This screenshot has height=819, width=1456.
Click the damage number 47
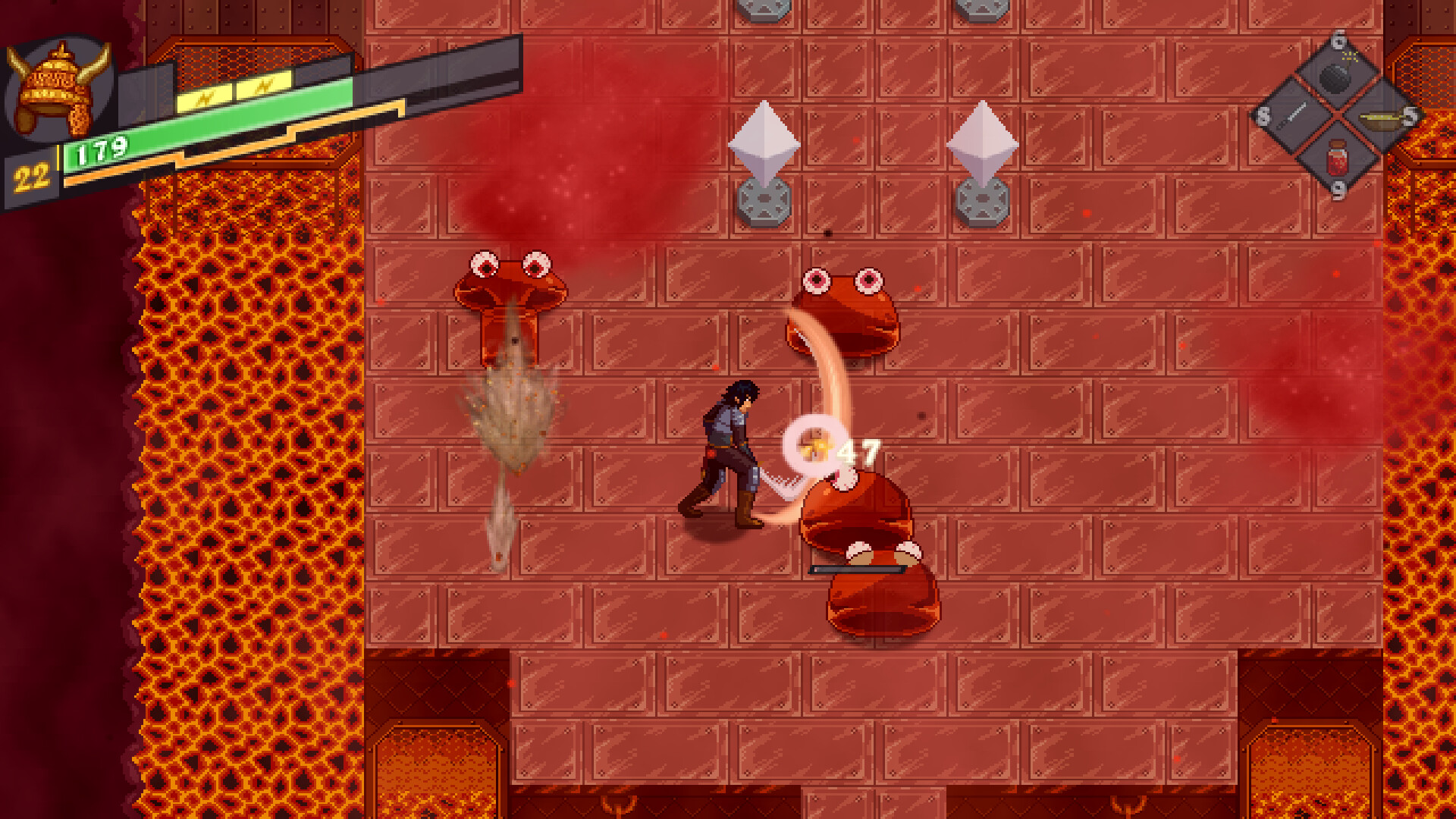point(855,453)
